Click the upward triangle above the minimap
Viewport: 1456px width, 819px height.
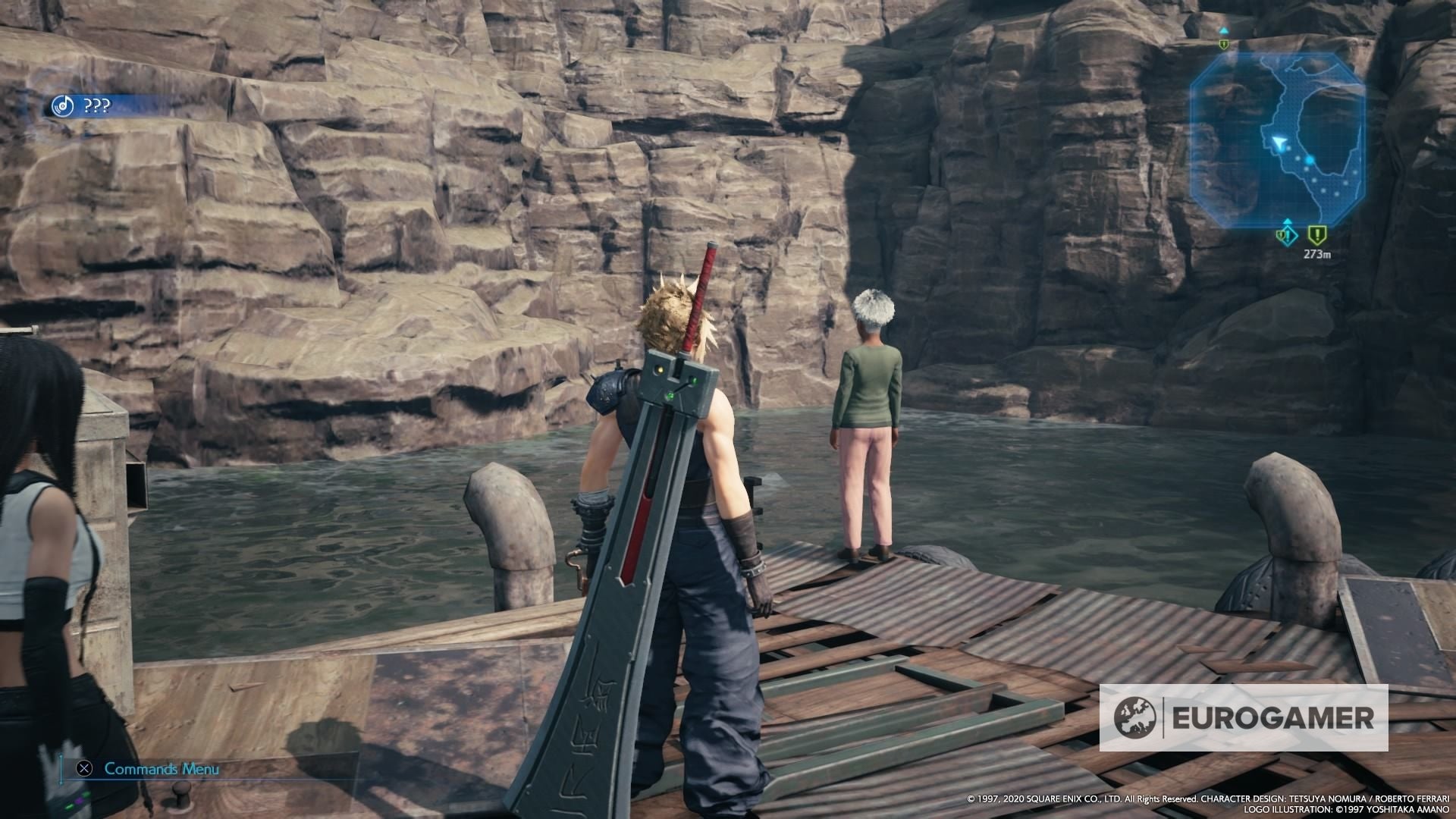click(x=1223, y=31)
